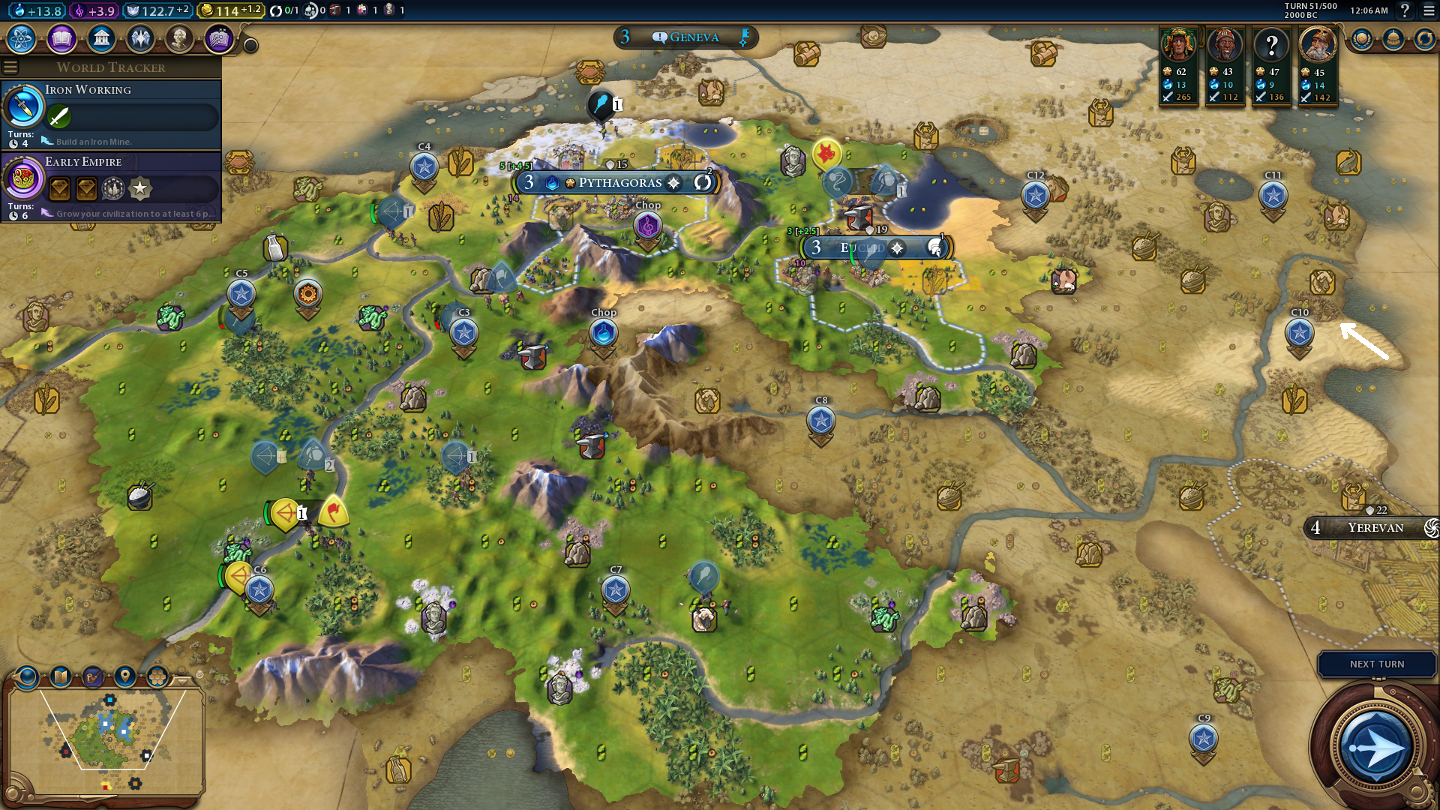
Task: Open the Yerevan city-state banner
Action: tap(1375, 527)
